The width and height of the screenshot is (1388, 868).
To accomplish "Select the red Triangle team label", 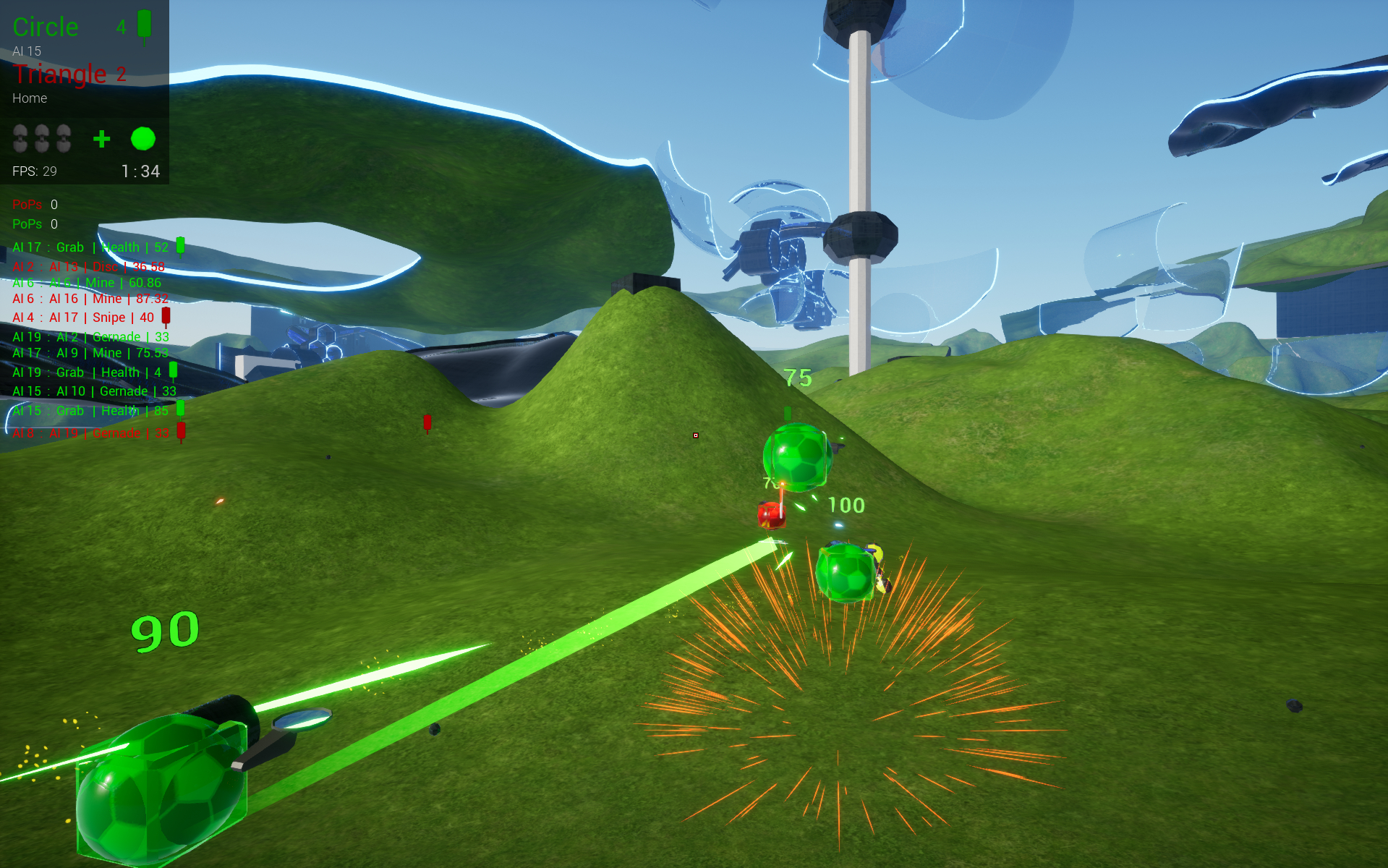I will pyautogui.click(x=59, y=74).
